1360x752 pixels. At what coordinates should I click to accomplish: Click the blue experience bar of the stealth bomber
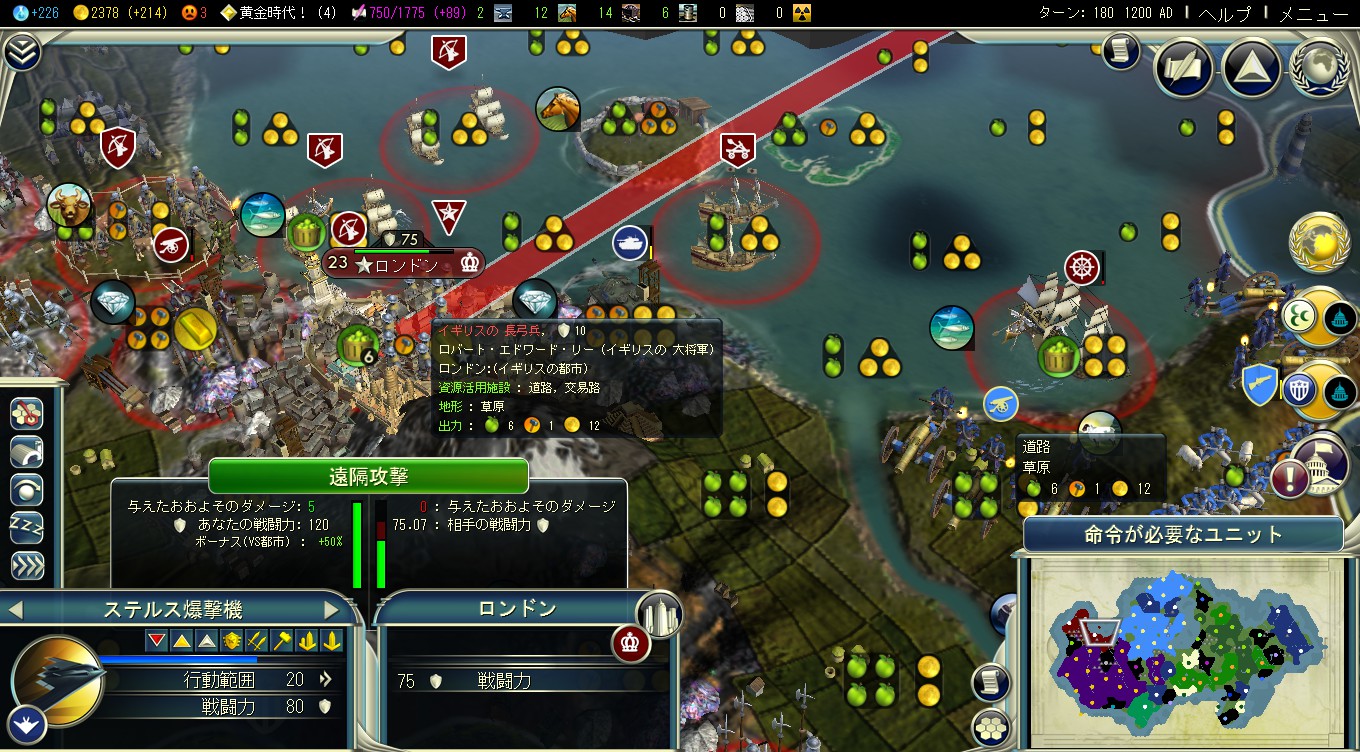pyautogui.click(x=180, y=656)
